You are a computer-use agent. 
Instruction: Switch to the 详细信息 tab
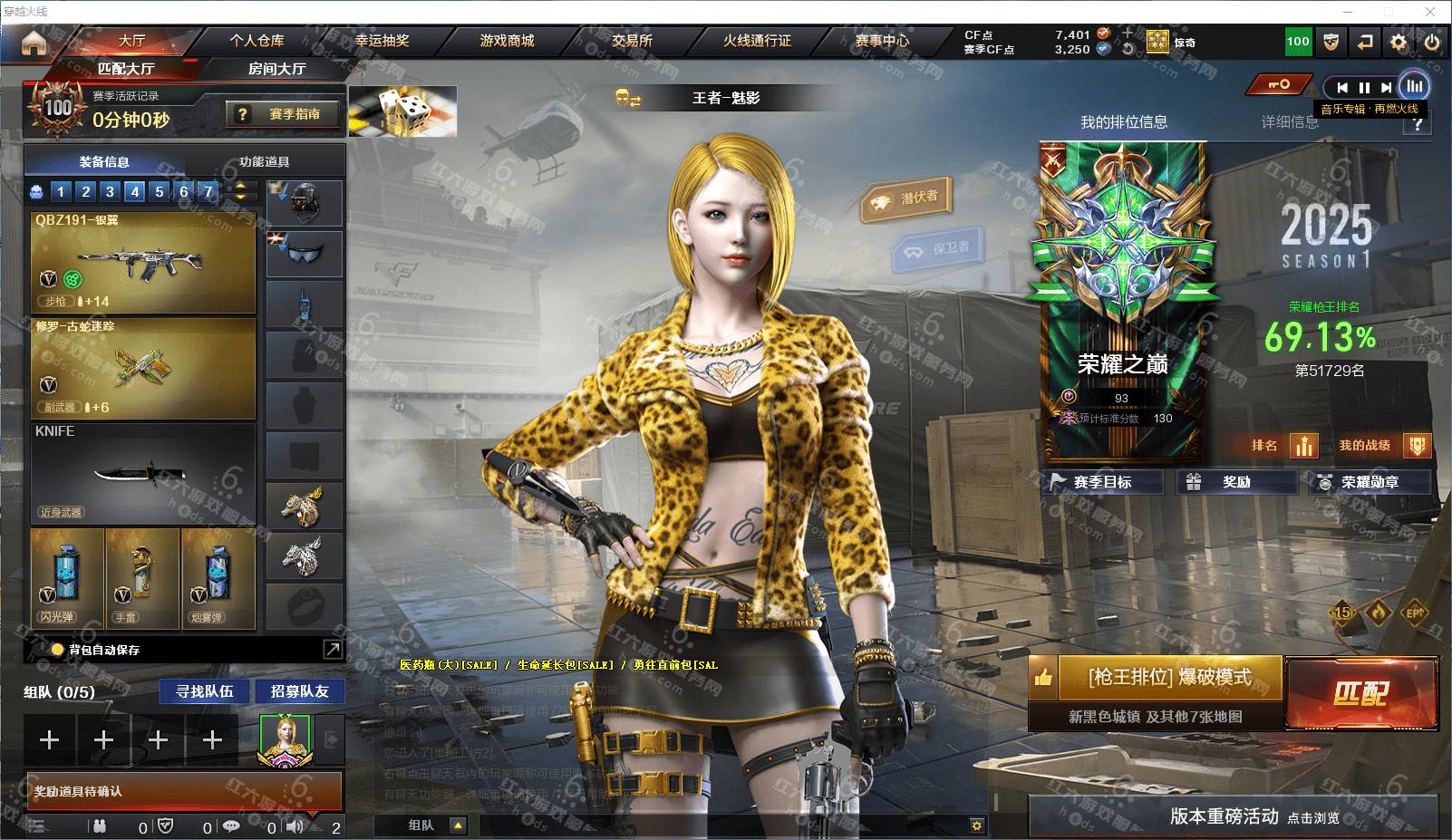(1289, 122)
